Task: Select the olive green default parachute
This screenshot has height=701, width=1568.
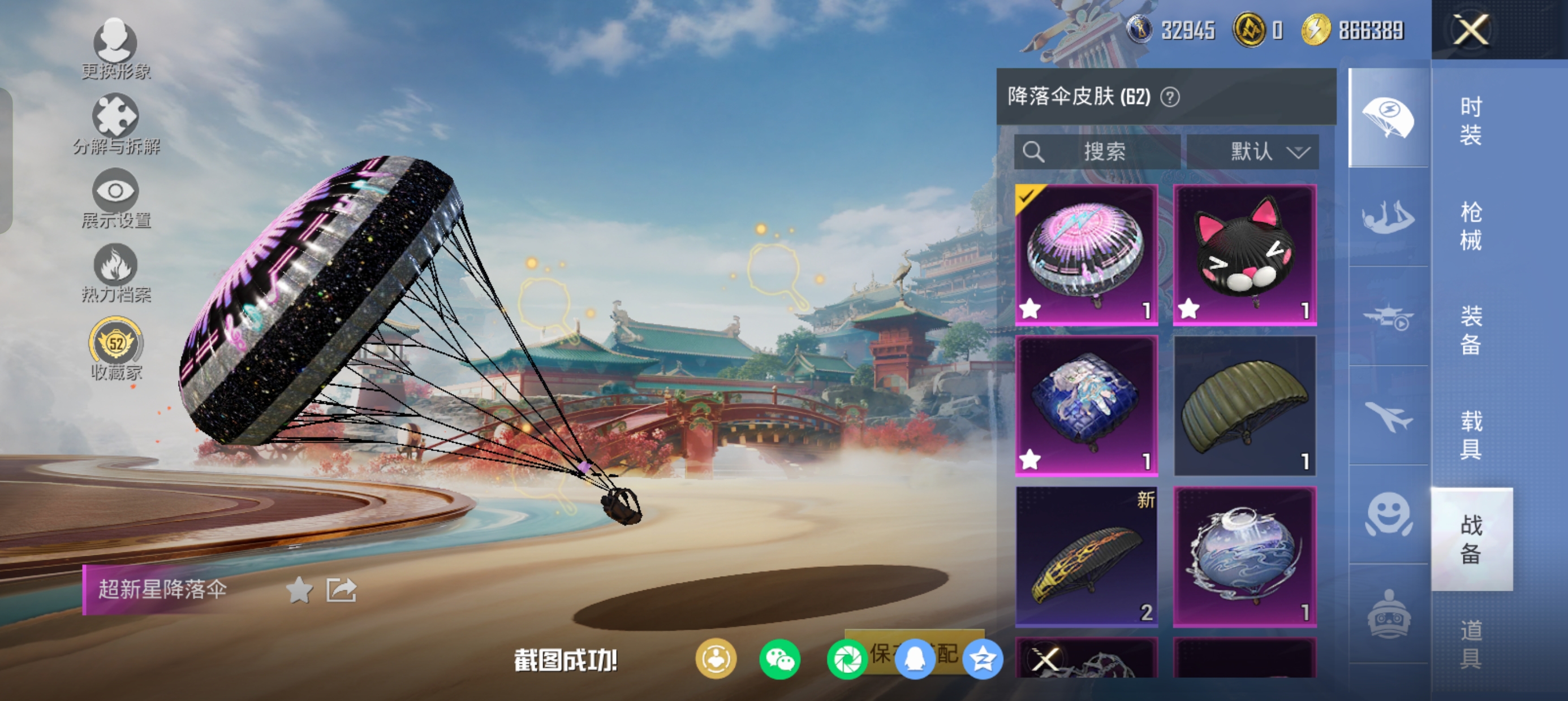Action: click(x=1245, y=405)
